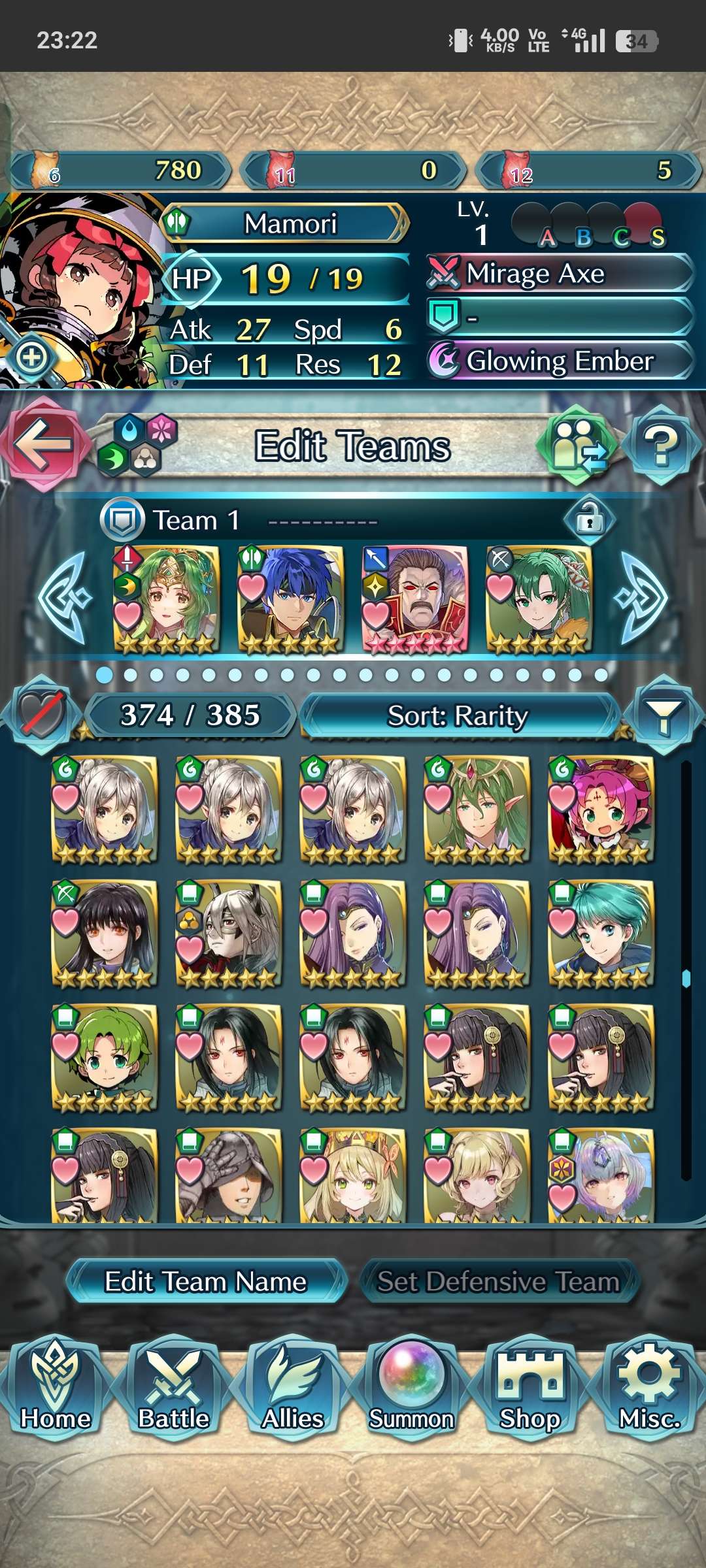The image size is (706, 1568).
Task: Open the Sort: Rarity selector
Action: 458,716
